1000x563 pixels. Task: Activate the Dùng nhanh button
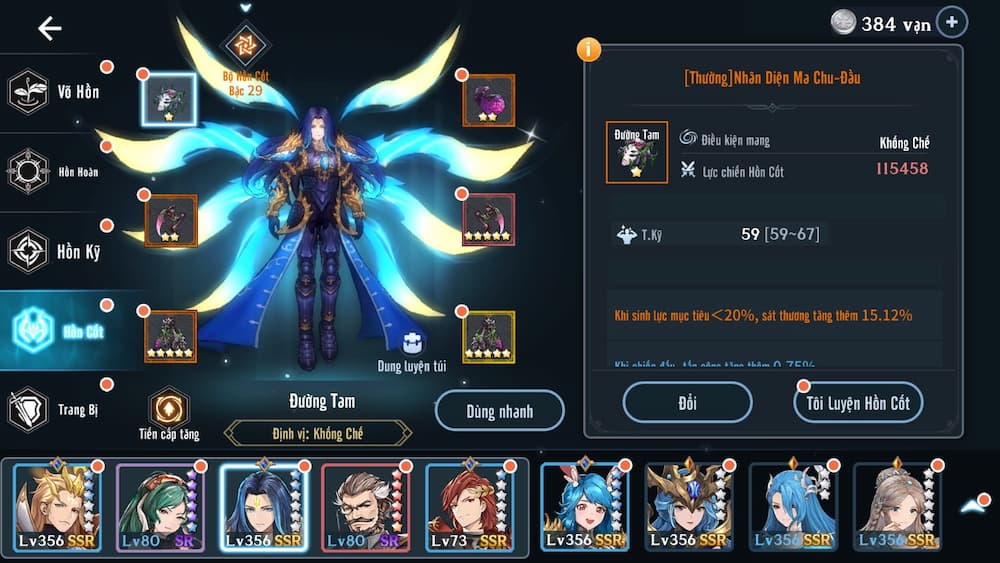click(500, 411)
